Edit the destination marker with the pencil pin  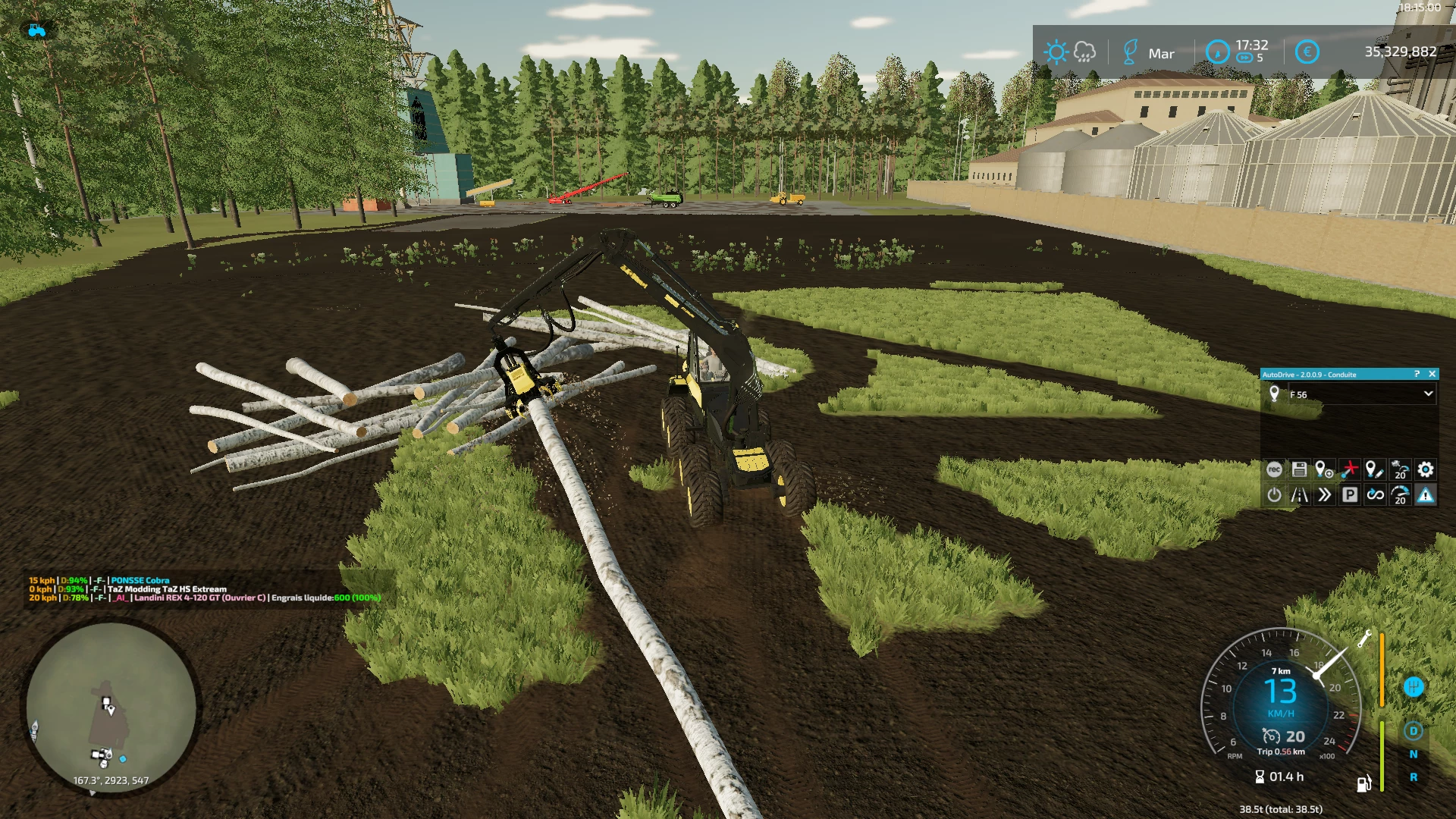point(1374,470)
